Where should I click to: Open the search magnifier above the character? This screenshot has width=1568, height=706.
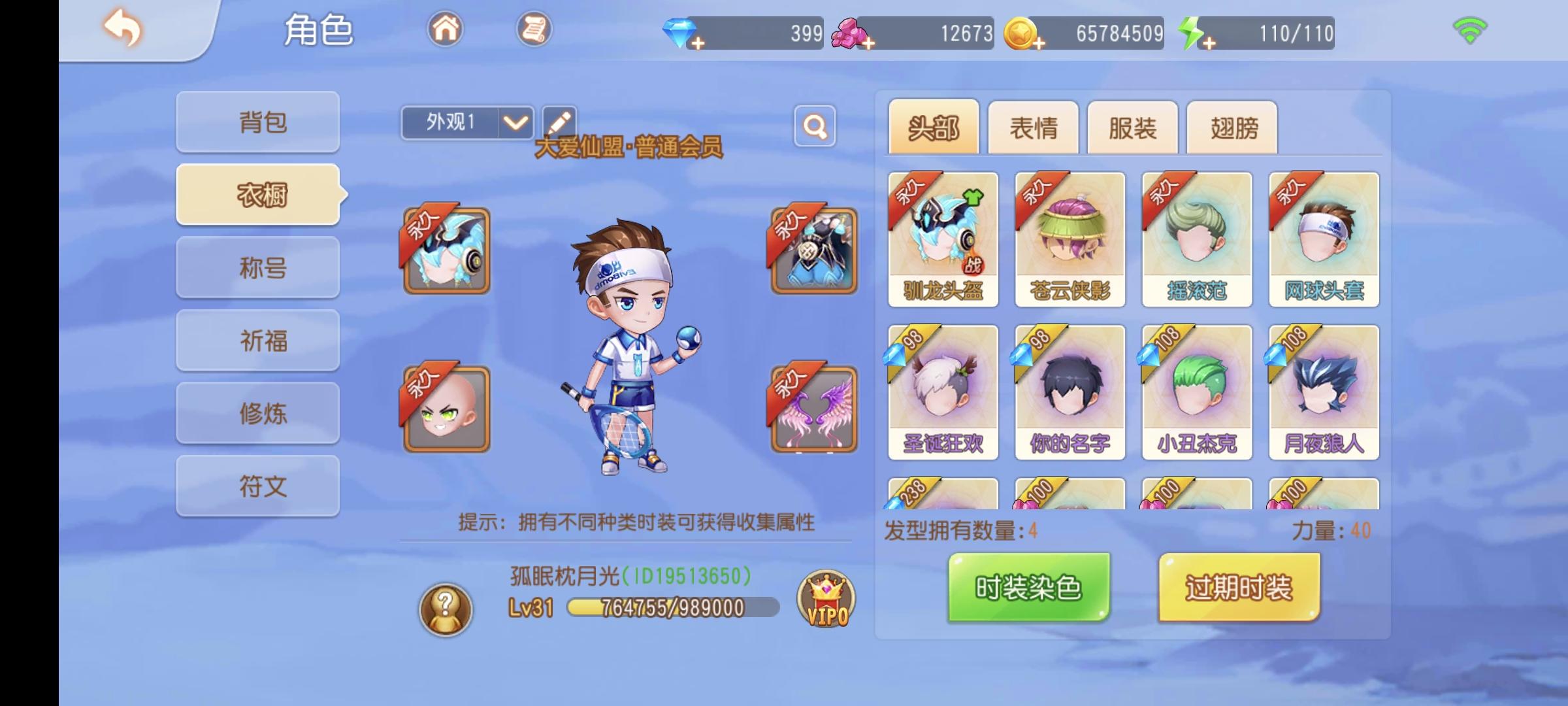point(815,127)
